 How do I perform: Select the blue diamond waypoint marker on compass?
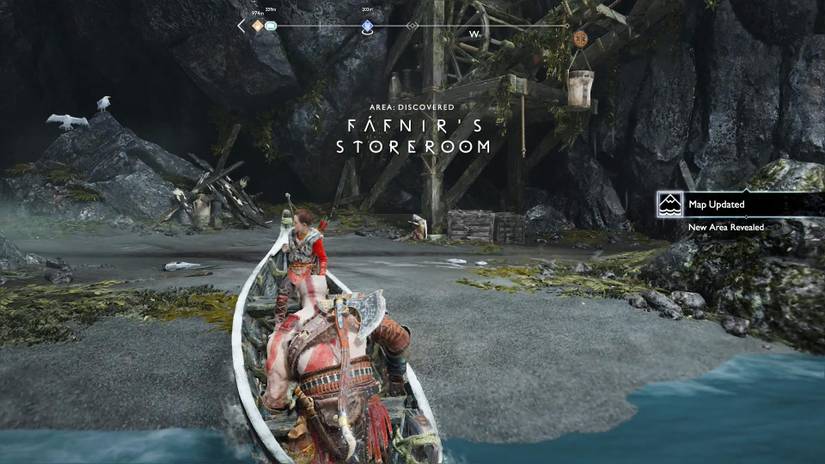pos(367,26)
